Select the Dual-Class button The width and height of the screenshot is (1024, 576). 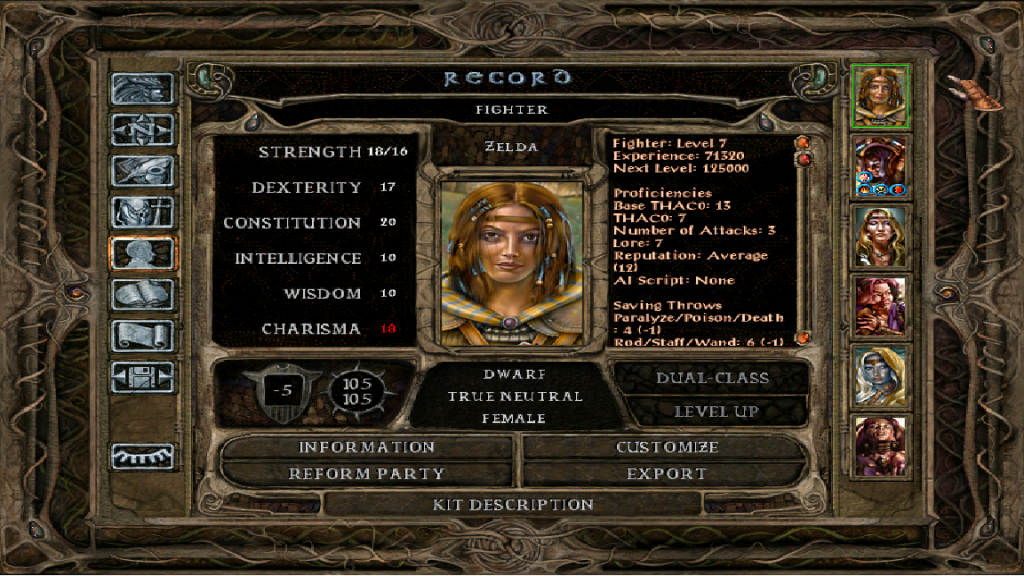pyautogui.click(x=712, y=378)
